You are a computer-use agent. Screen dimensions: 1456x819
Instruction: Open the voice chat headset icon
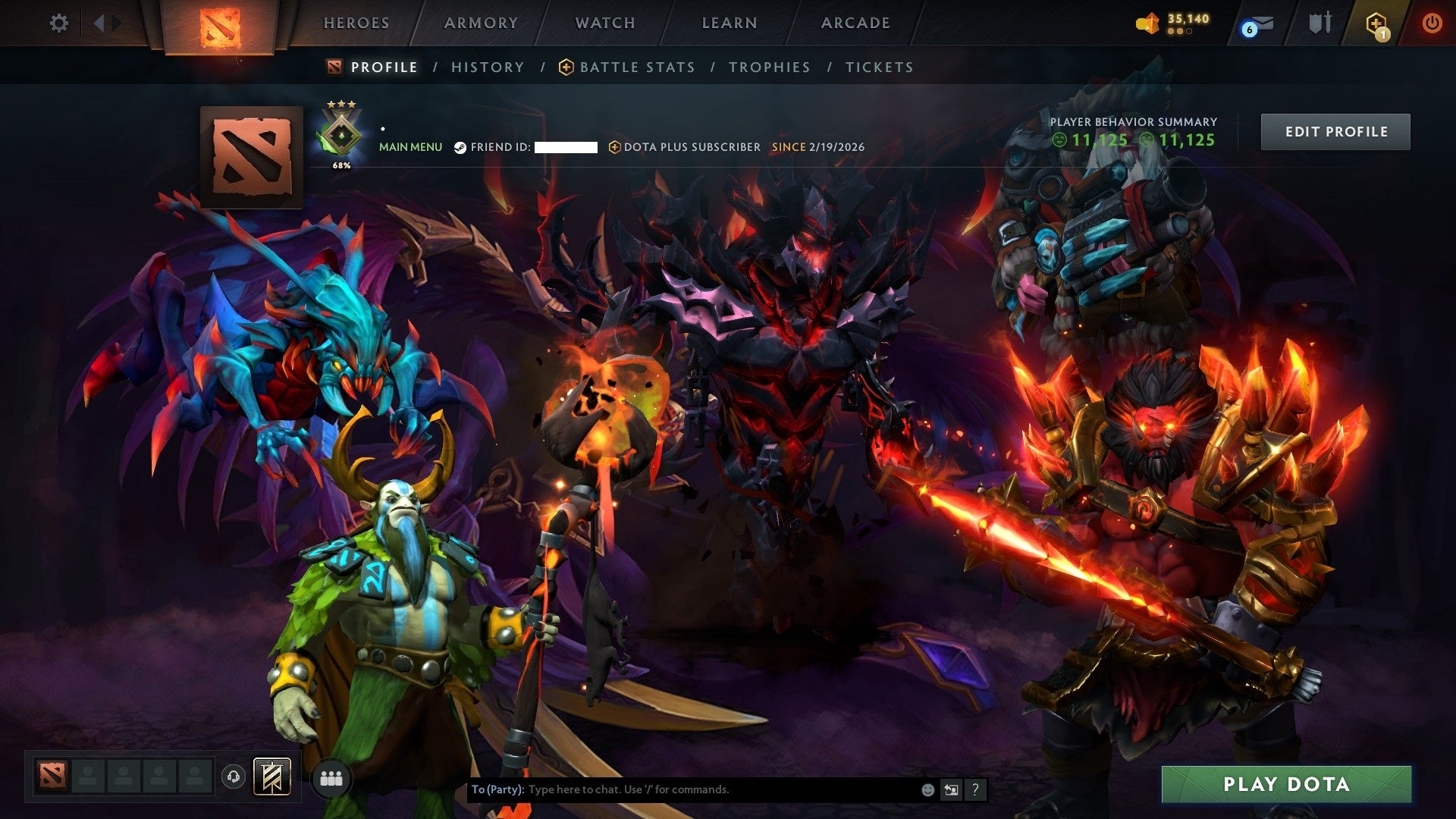(x=235, y=777)
